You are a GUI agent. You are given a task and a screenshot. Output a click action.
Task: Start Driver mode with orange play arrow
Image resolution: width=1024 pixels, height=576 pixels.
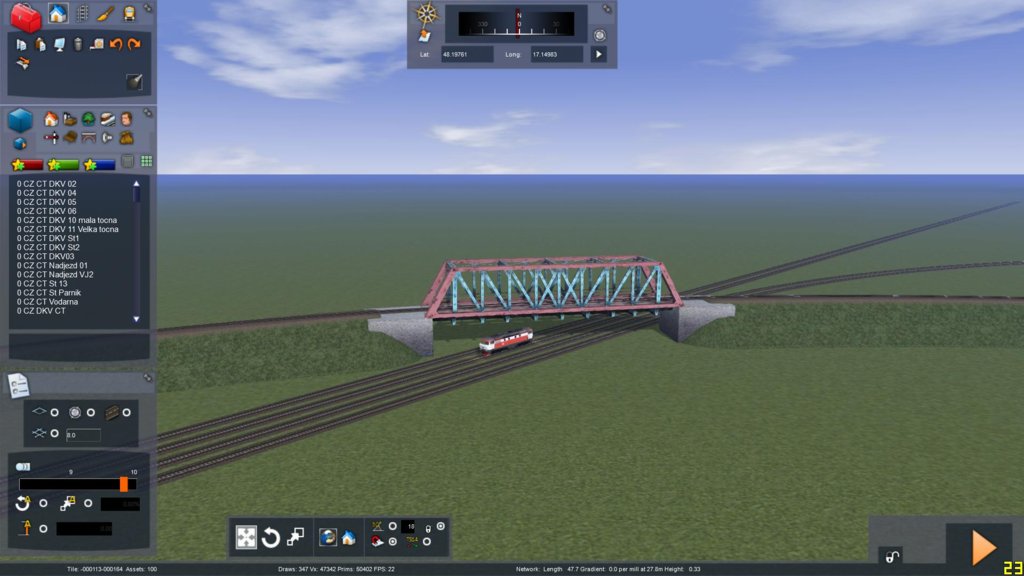pos(983,546)
